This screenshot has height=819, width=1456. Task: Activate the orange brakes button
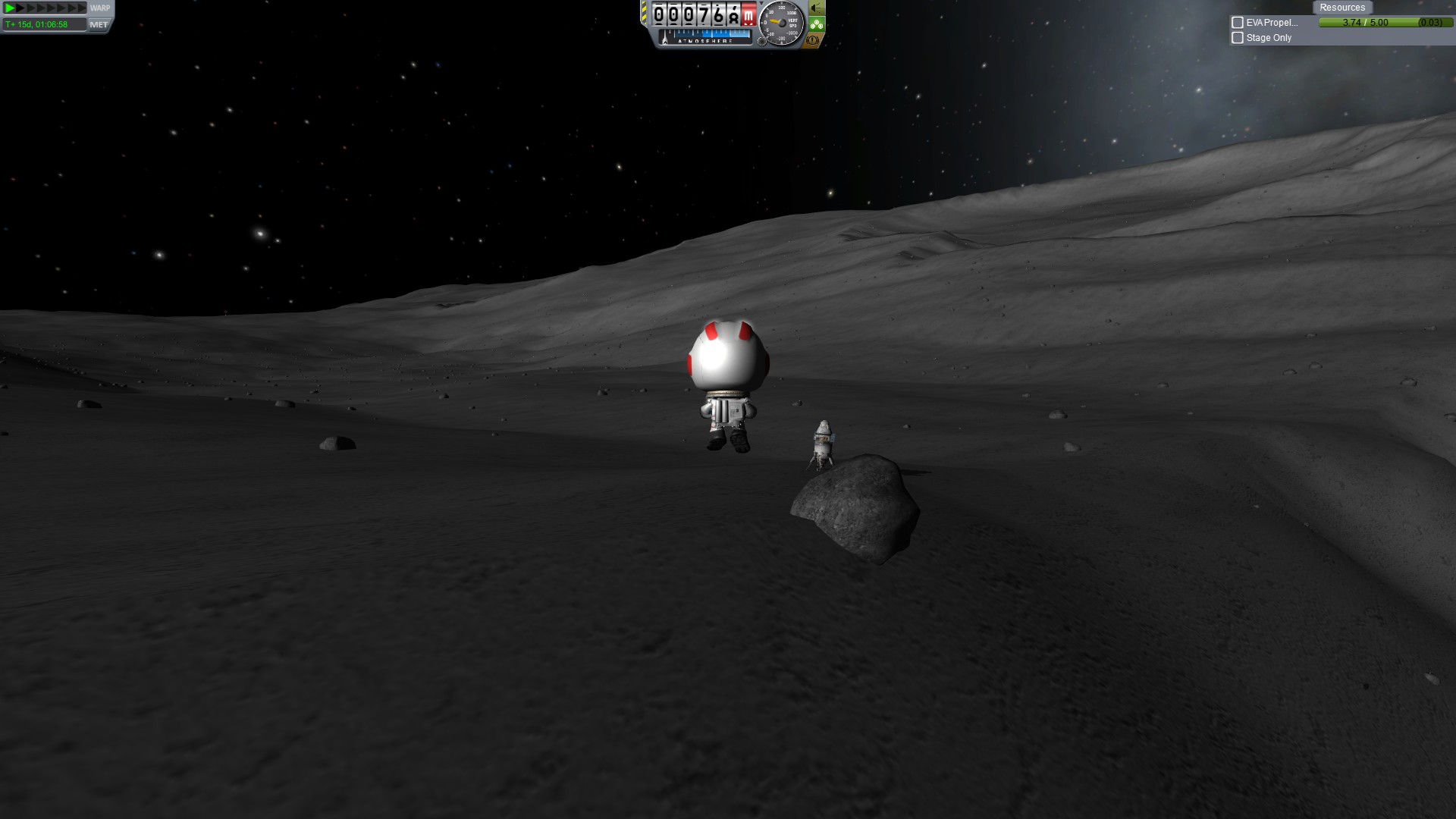813,40
